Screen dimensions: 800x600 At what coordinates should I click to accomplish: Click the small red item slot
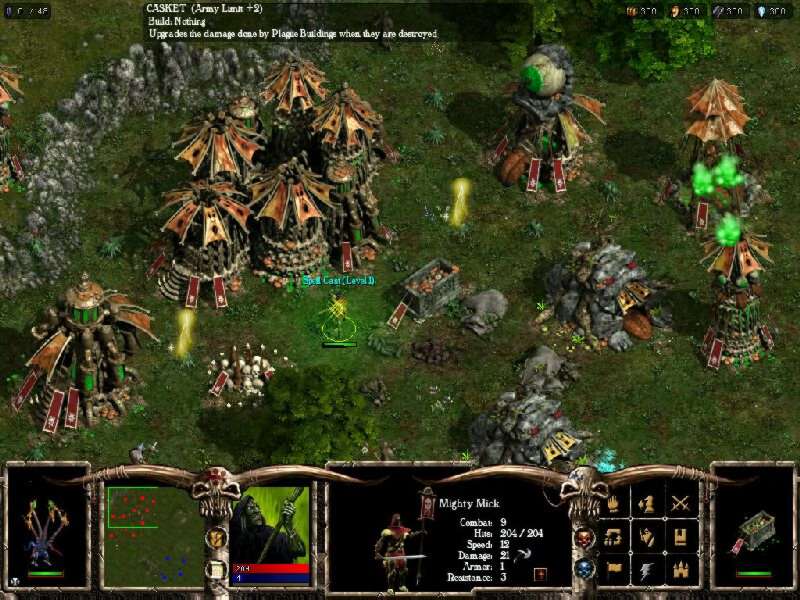click(539, 574)
